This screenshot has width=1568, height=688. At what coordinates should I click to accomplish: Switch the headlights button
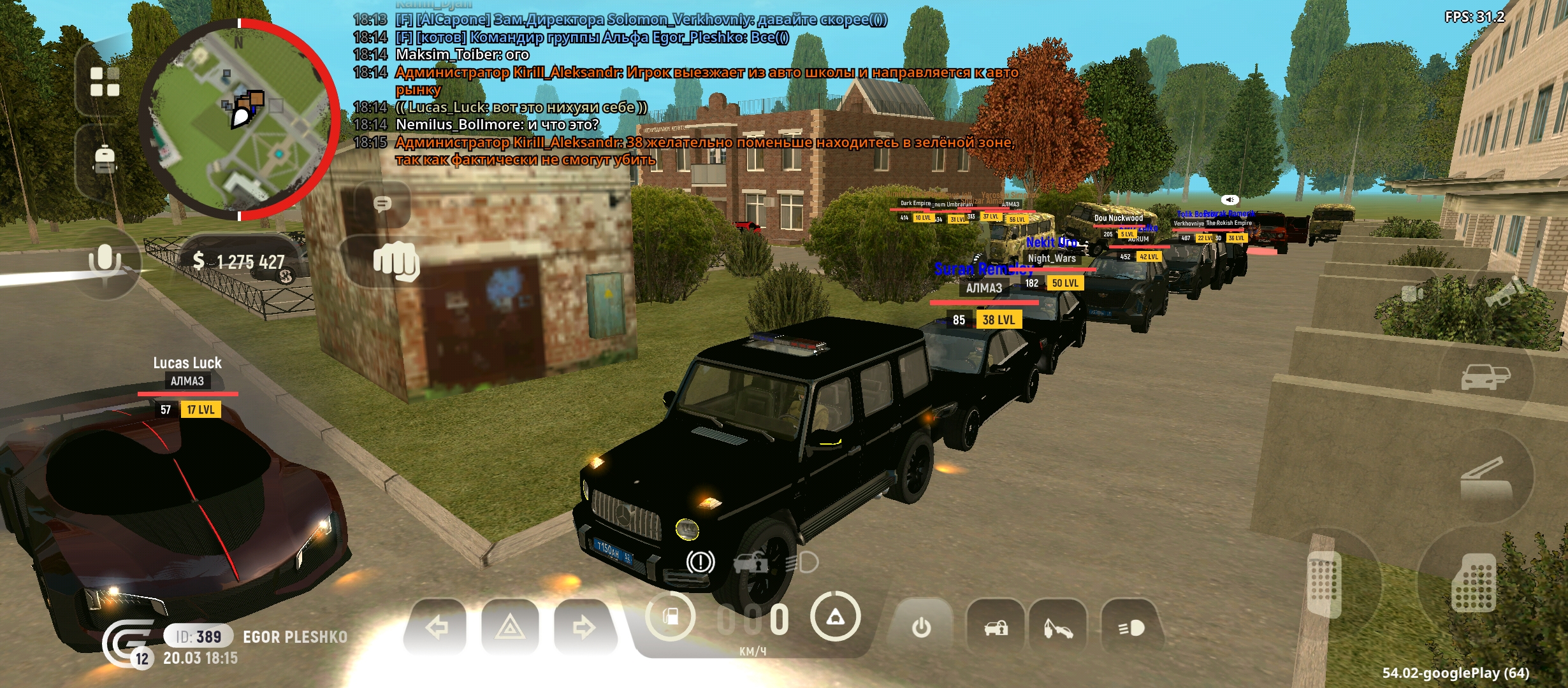tap(1131, 628)
